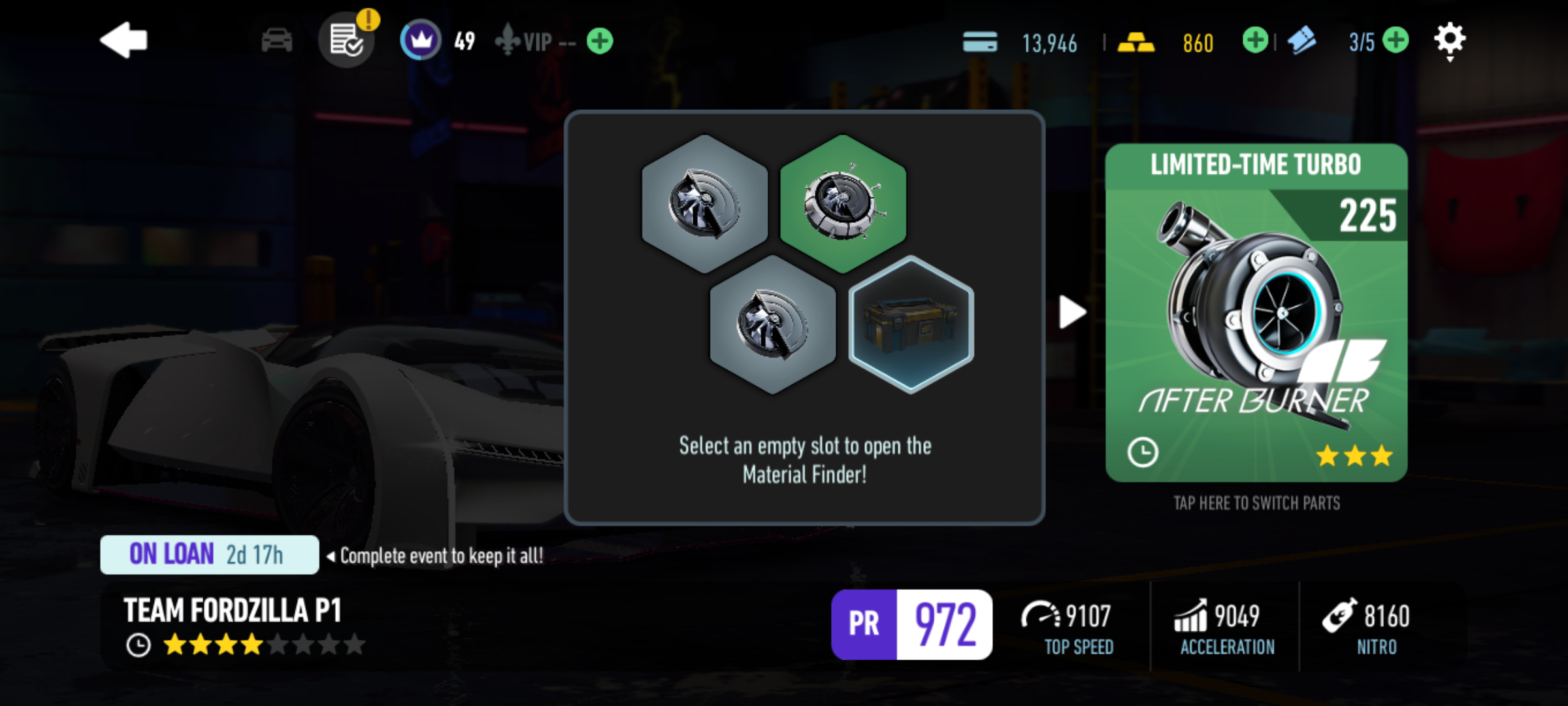The height and width of the screenshot is (706, 1568).
Task: Add VIP with the green plus
Action: click(x=599, y=41)
